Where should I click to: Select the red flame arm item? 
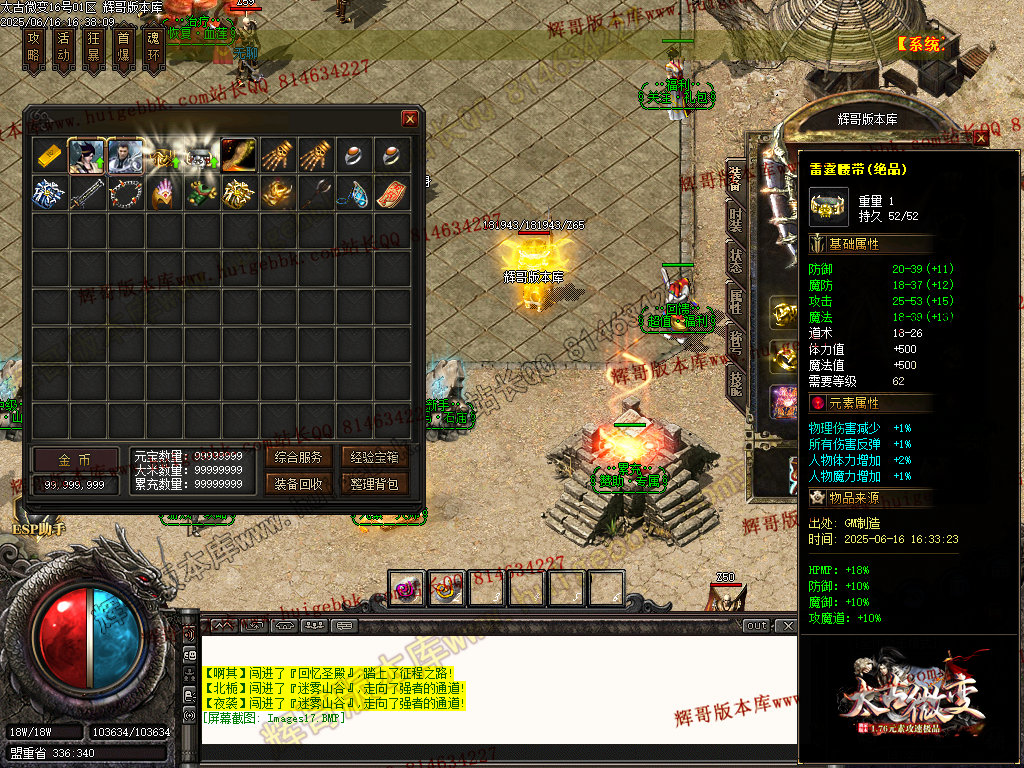[239, 155]
